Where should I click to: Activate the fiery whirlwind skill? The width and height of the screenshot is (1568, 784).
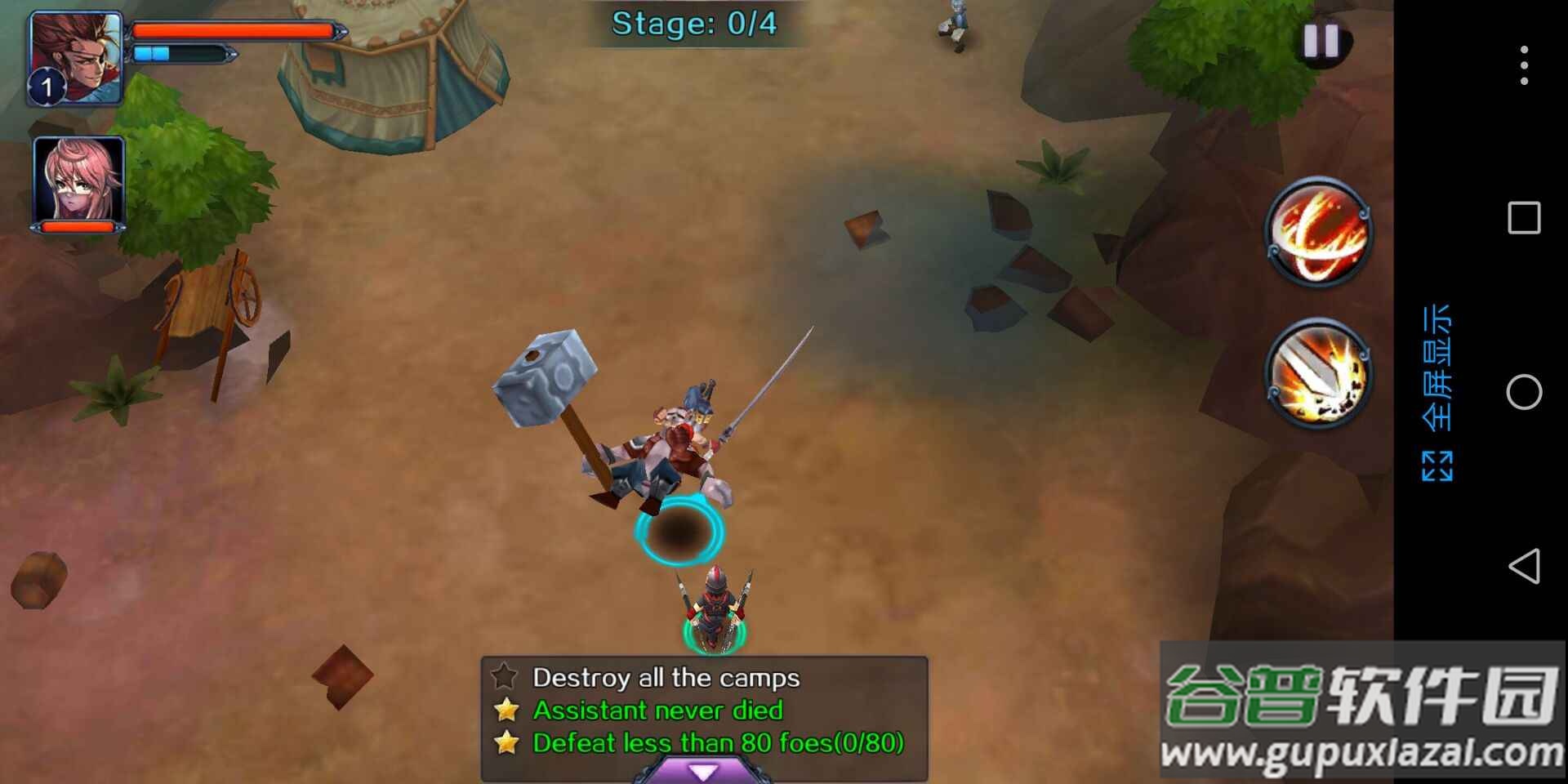coord(1318,232)
